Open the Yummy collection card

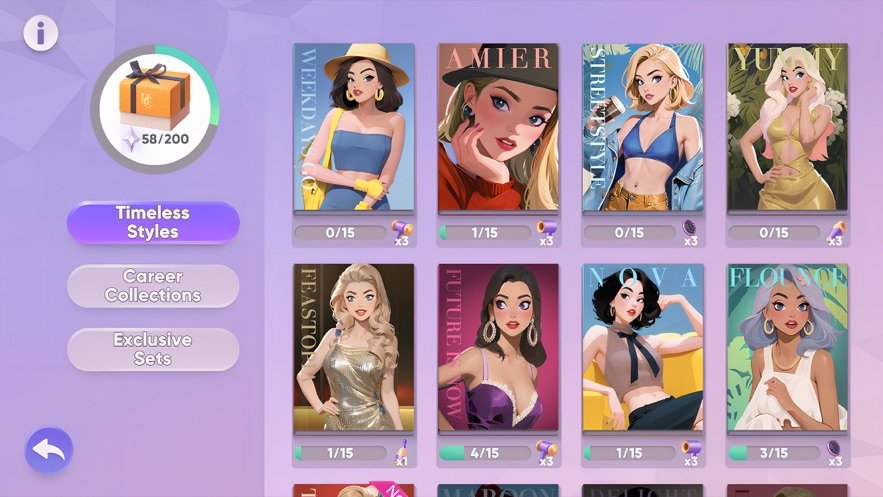787,127
